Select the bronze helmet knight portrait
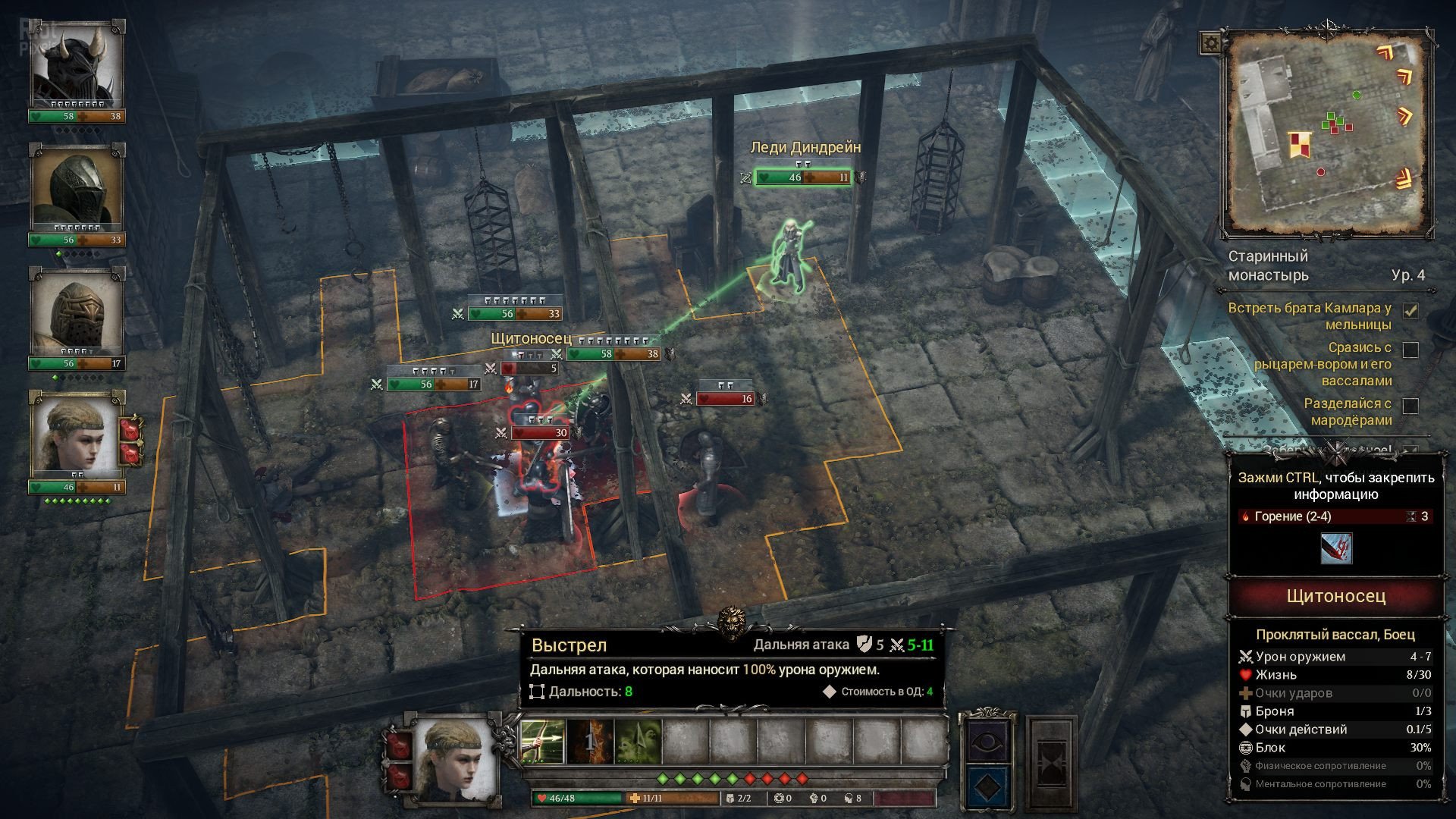This screenshot has height=819, width=1456. coord(77,312)
